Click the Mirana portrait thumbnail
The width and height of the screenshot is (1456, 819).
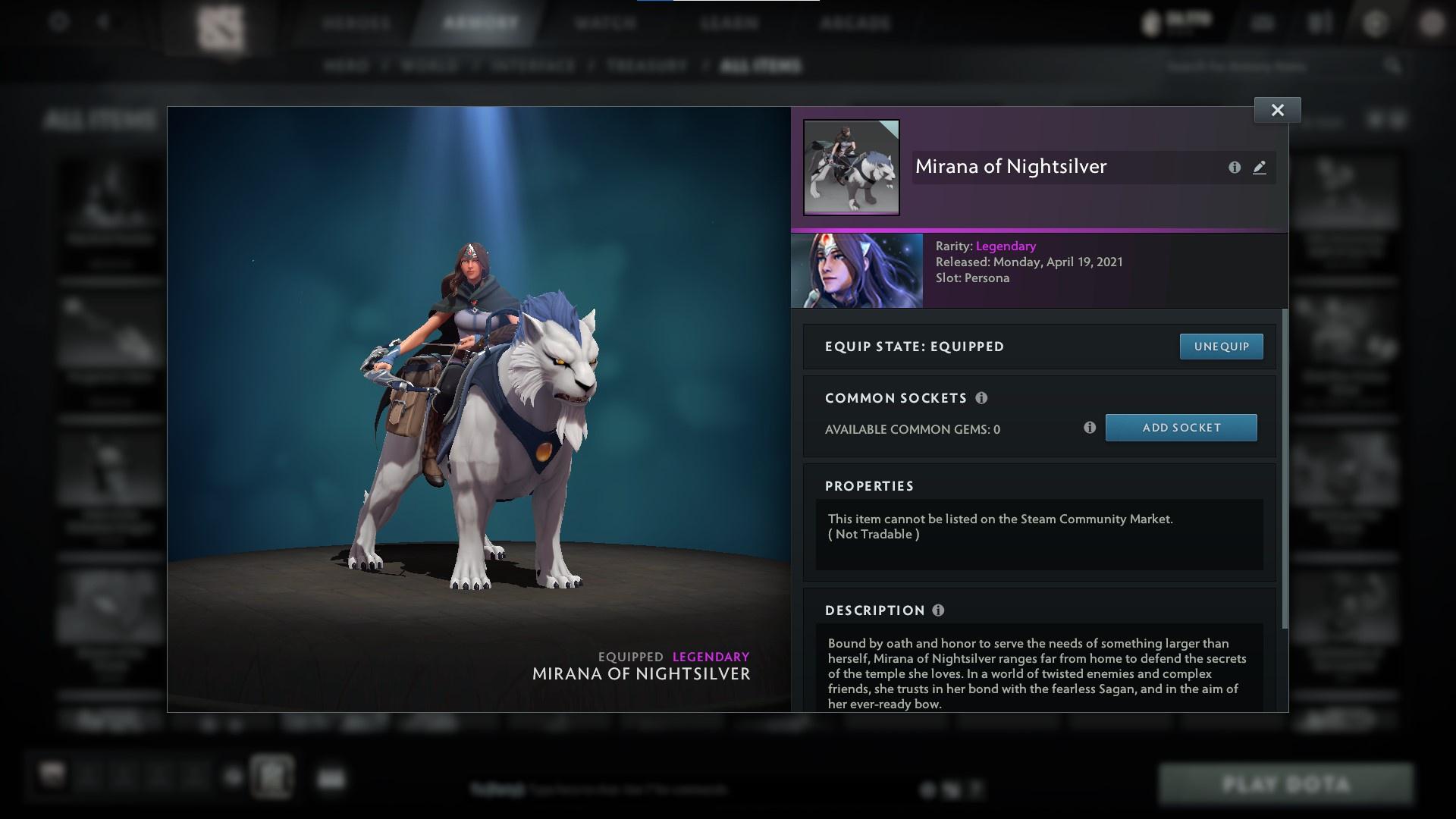click(x=851, y=166)
